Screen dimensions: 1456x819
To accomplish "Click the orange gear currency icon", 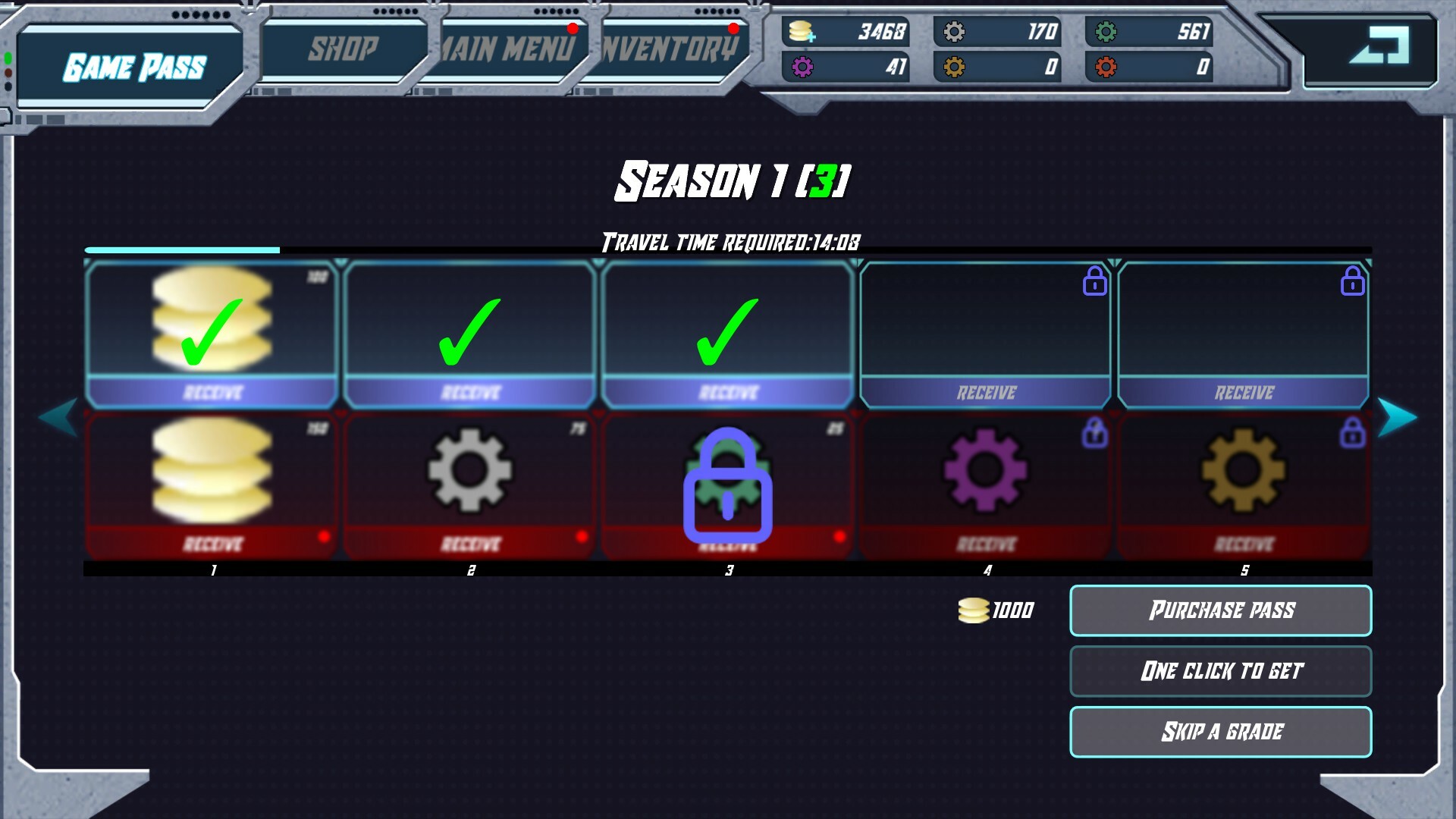I will pyautogui.click(x=954, y=68).
